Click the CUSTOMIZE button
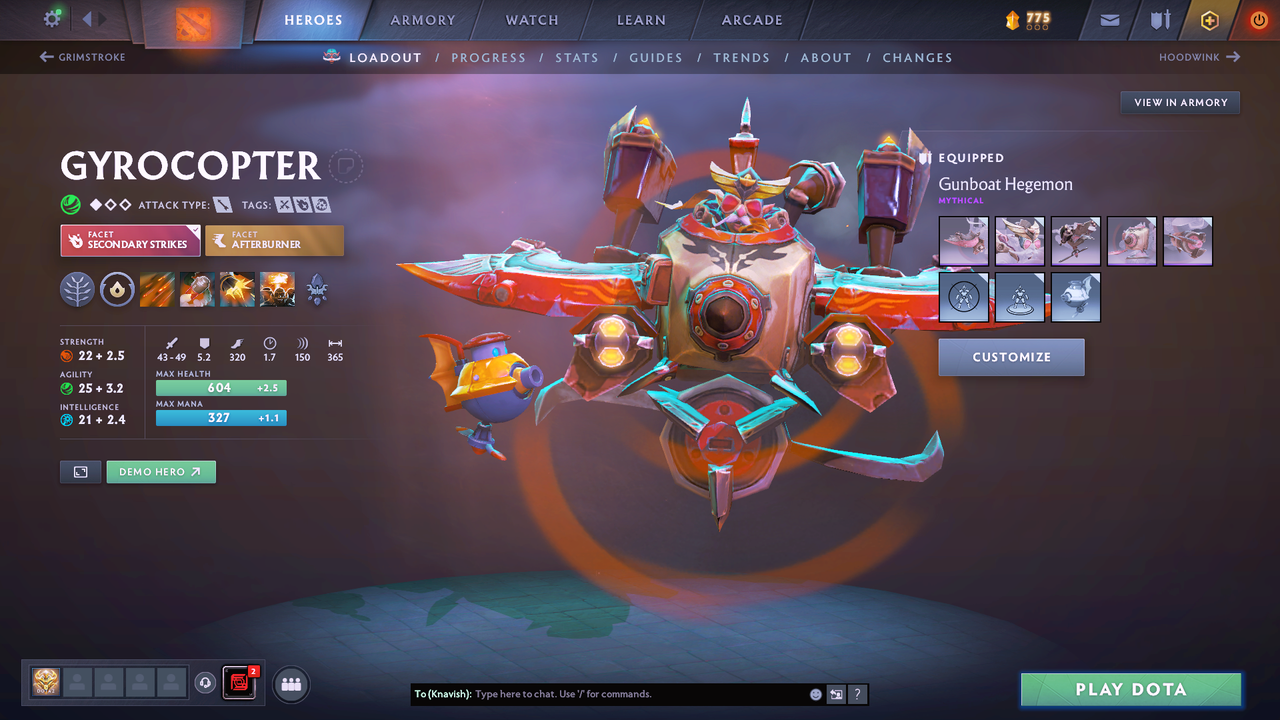 tap(1011, 357)
